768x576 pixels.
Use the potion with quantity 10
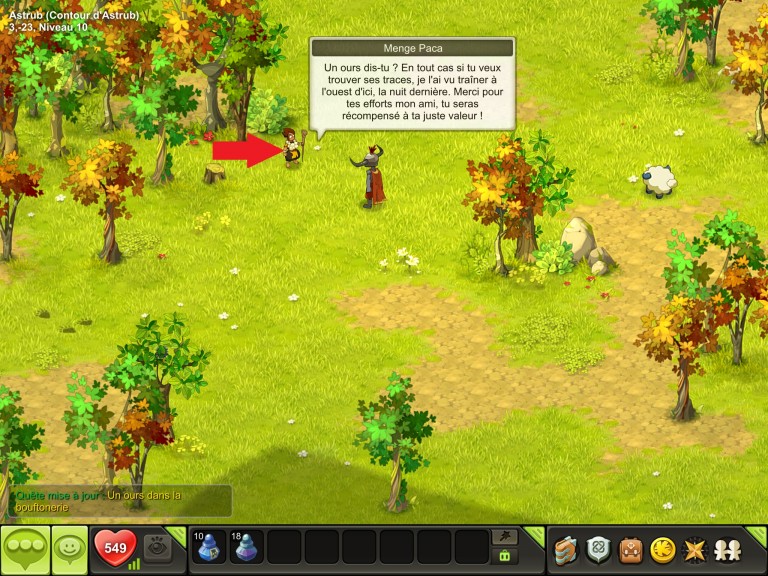pyautogui.click(x=208, y=548)
